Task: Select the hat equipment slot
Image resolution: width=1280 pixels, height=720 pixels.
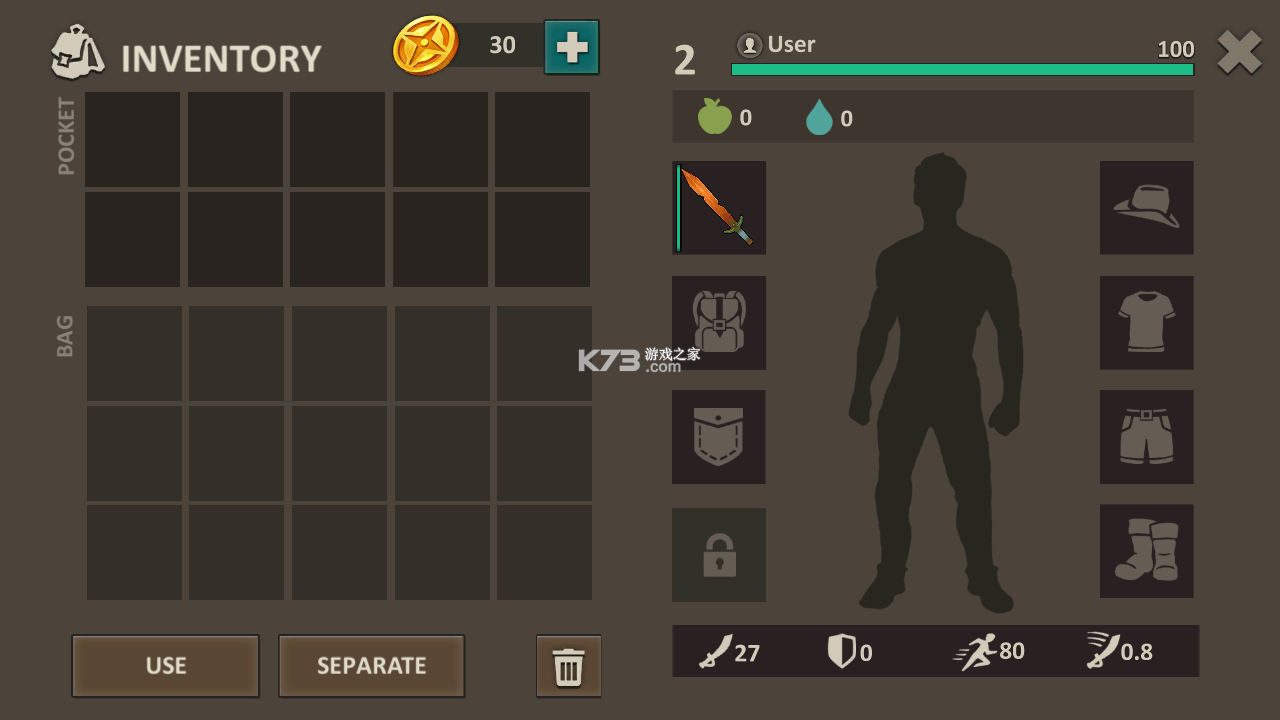Action: 1146,207
